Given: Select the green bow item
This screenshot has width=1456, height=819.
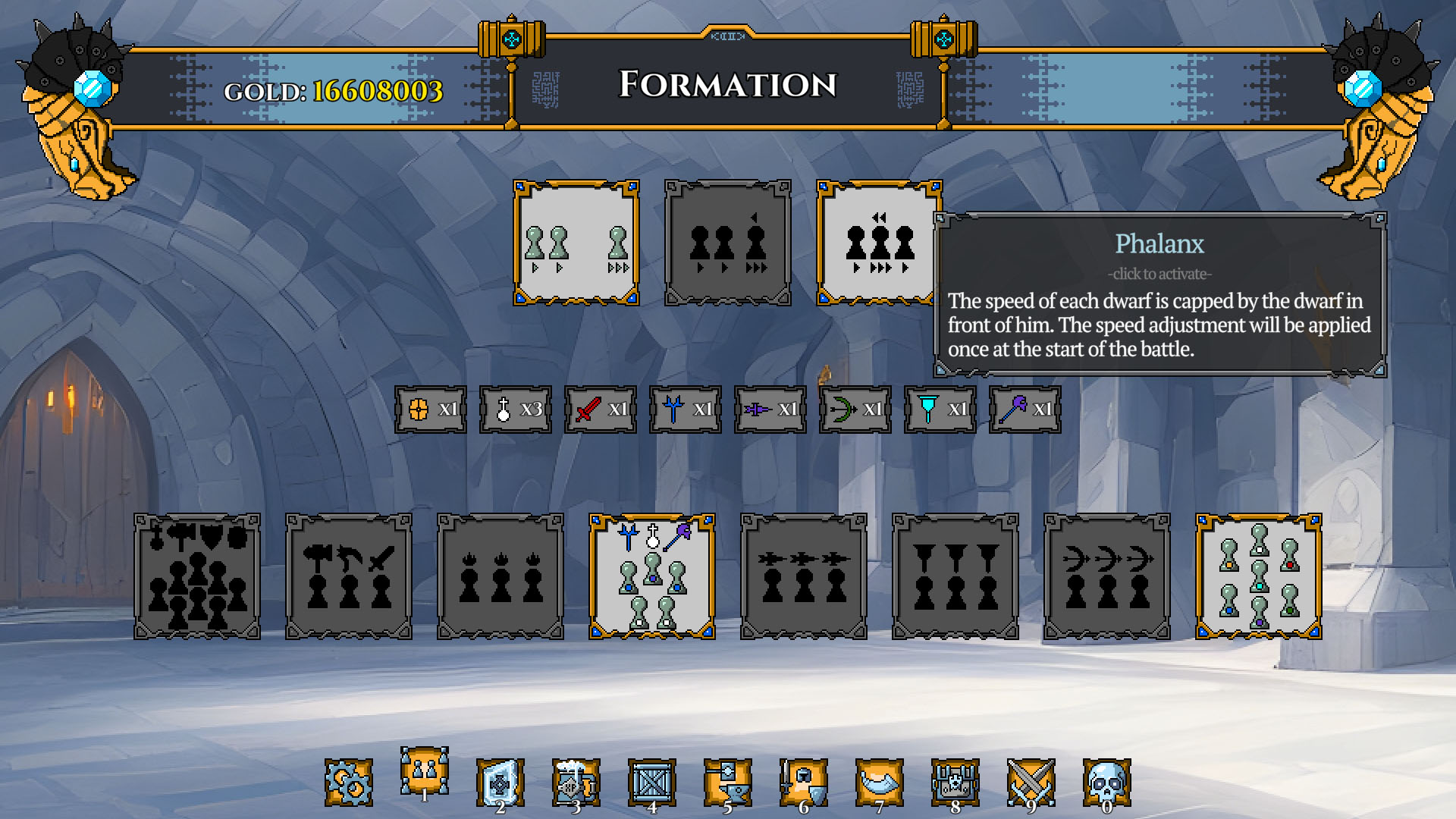Looking at the screenshot, I should tap(855, 409).
